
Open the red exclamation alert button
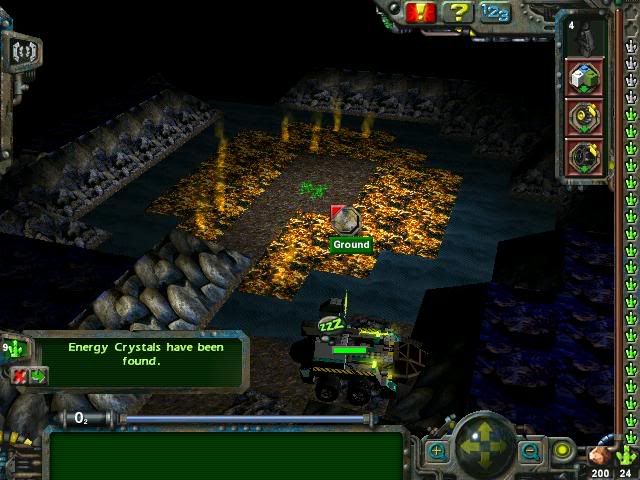point(421,12)
